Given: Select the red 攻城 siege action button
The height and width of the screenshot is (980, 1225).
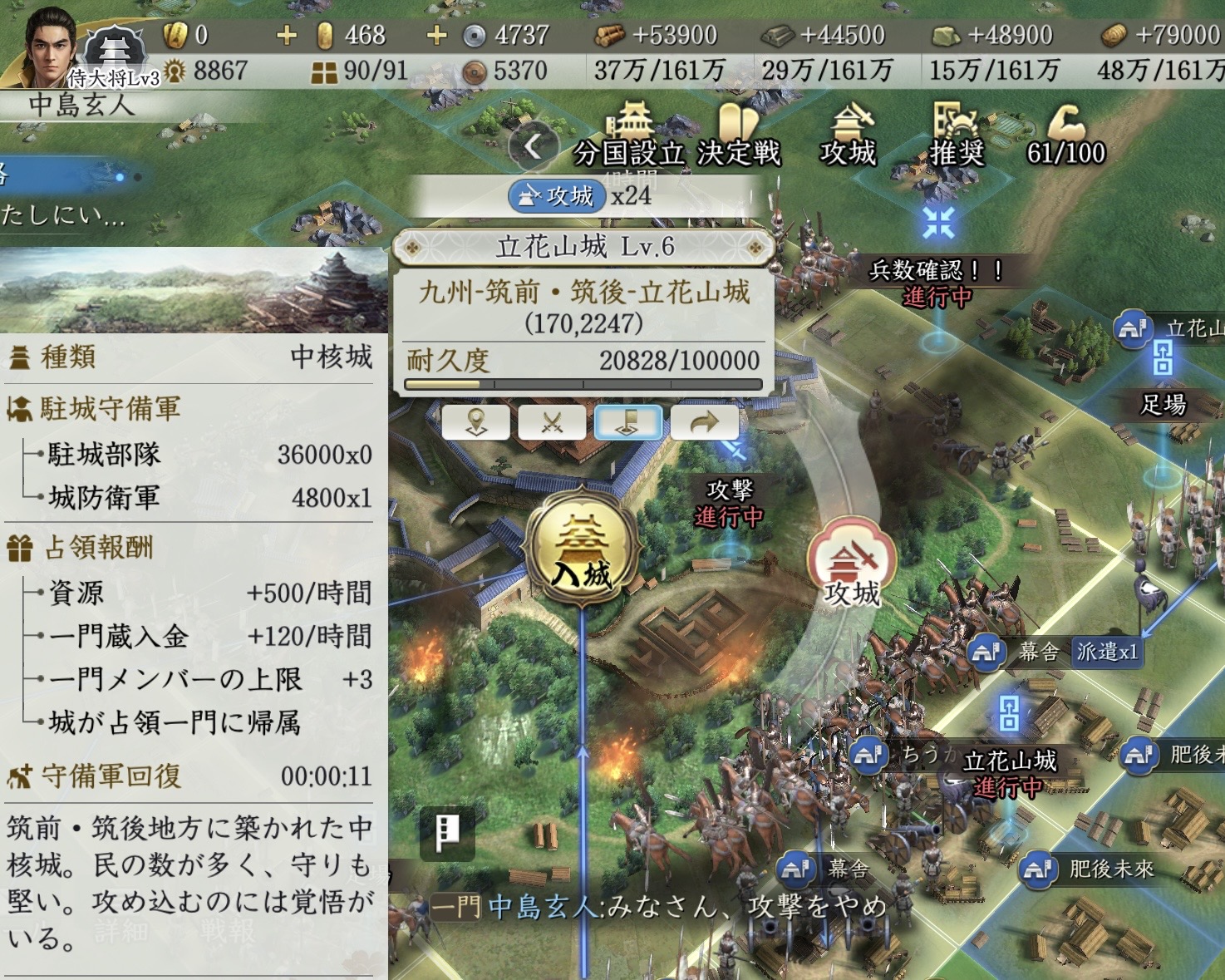Looking at the screenshot, I should click(852, 563).
